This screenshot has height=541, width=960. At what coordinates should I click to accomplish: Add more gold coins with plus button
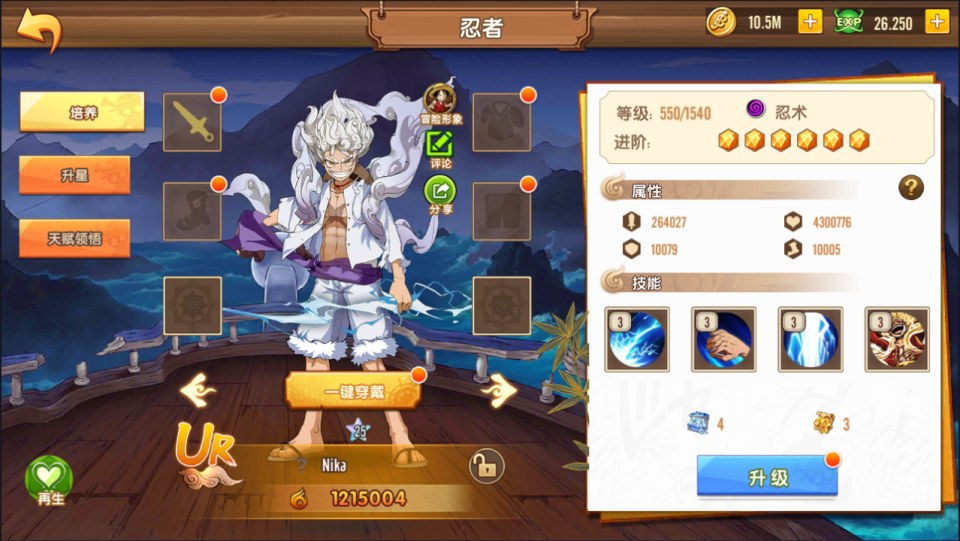[x=810, y=22]
